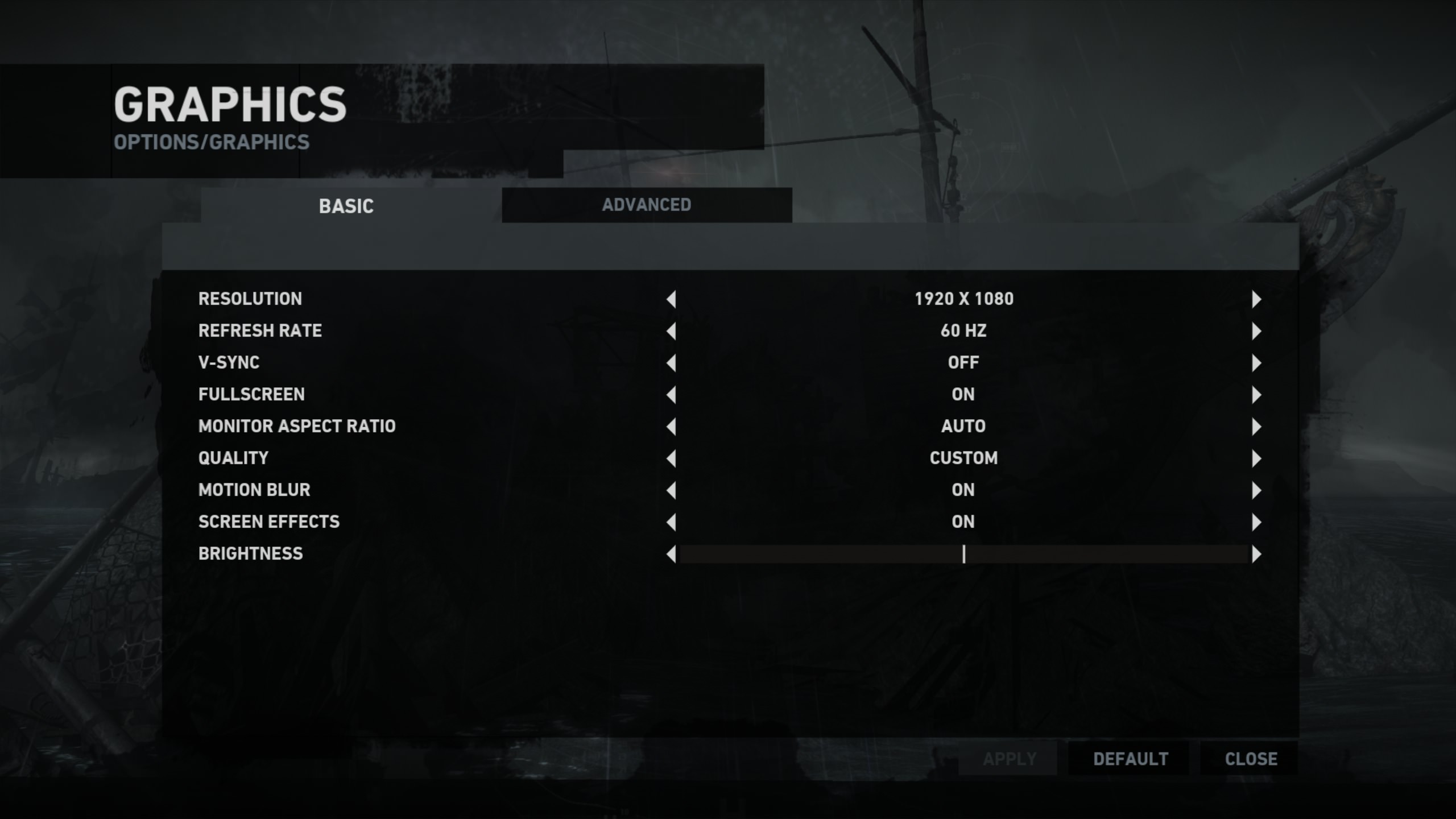Image resolution: width=1456 pixels, height=819 pixels.
Task: Lower resolution with the left arrow
Action: pos(671,299)
